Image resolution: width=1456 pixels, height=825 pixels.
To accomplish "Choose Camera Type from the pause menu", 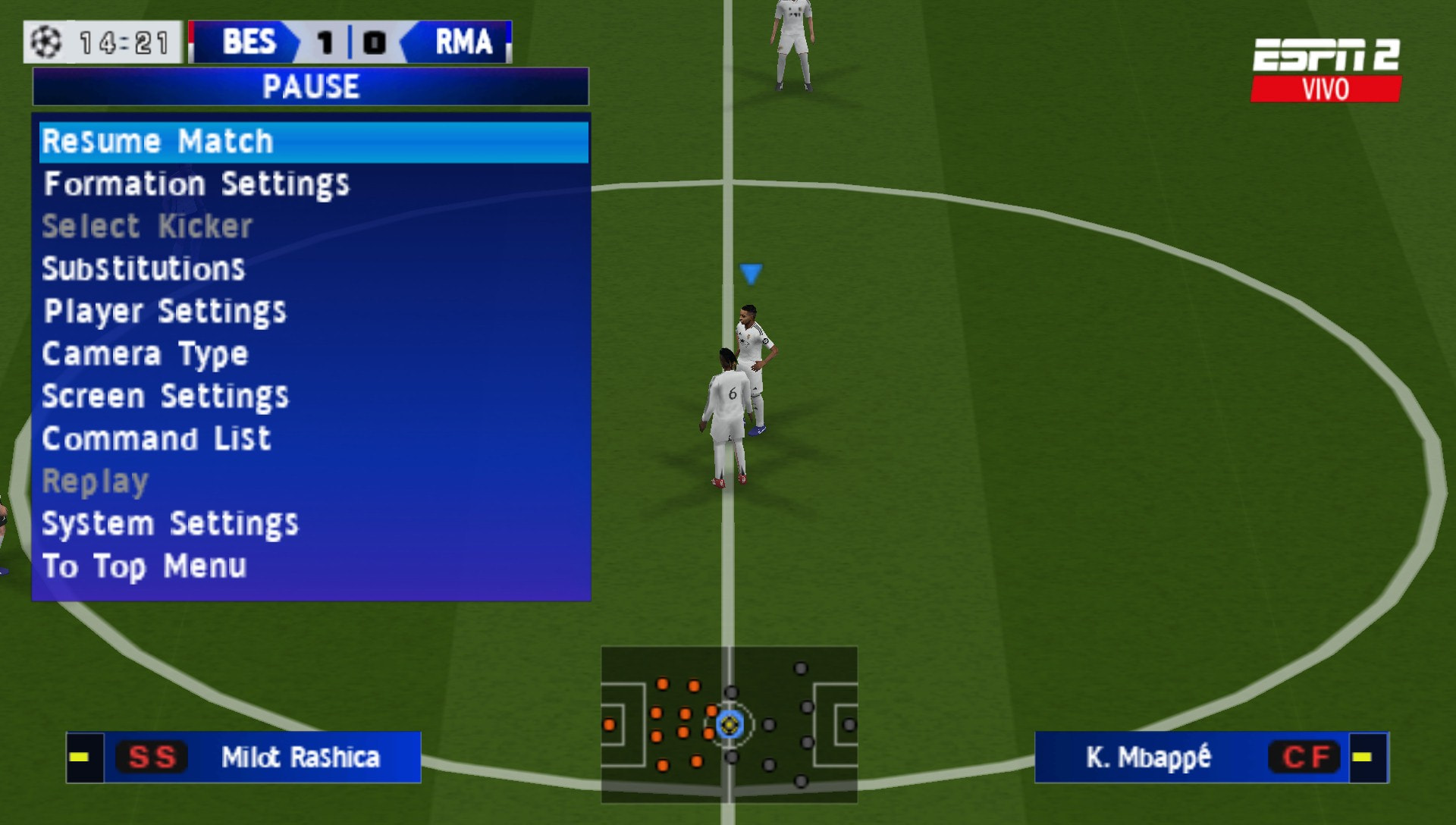I will (145, 353).
